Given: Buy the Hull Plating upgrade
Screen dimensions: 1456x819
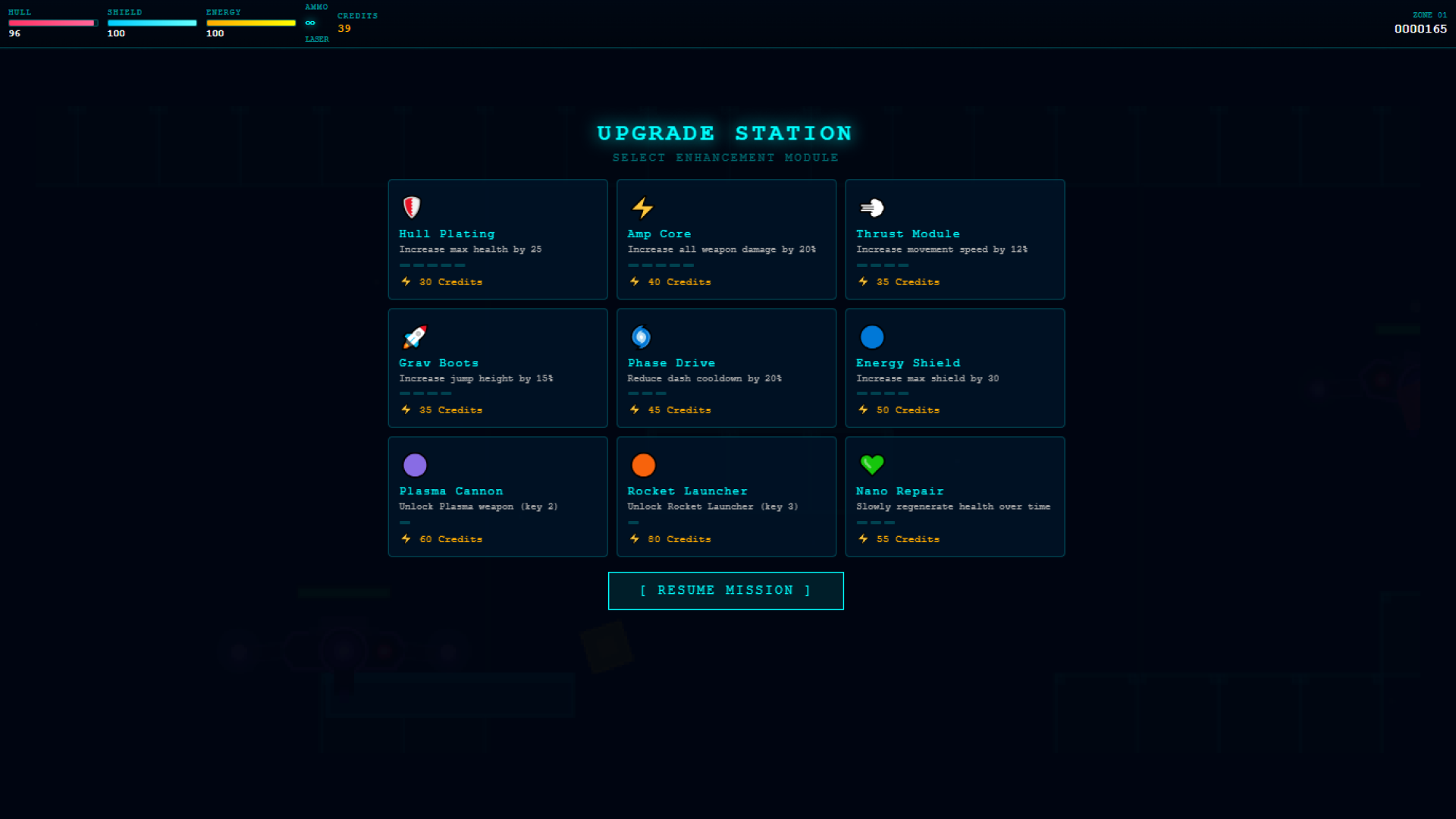Looking at the screenshot, I should tap(497, 240).
